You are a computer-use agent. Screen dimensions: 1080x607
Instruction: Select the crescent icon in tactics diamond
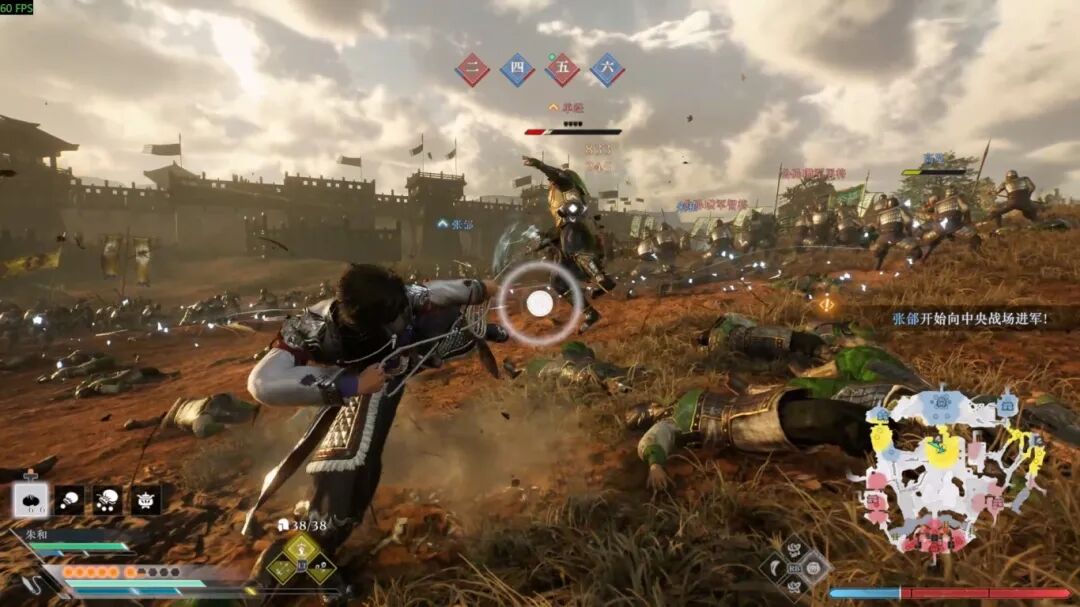click(776, 569)
